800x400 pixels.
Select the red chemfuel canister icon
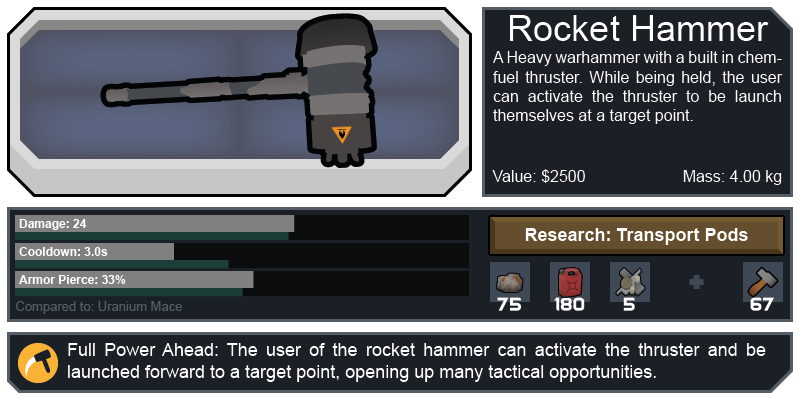569,281
